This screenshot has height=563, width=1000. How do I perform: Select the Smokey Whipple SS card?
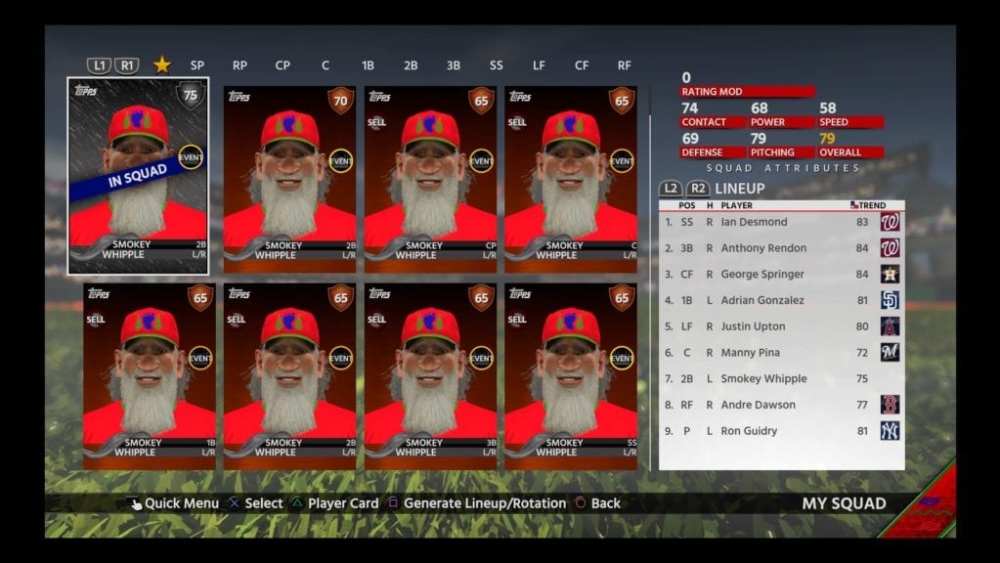(x=570, y=375)
